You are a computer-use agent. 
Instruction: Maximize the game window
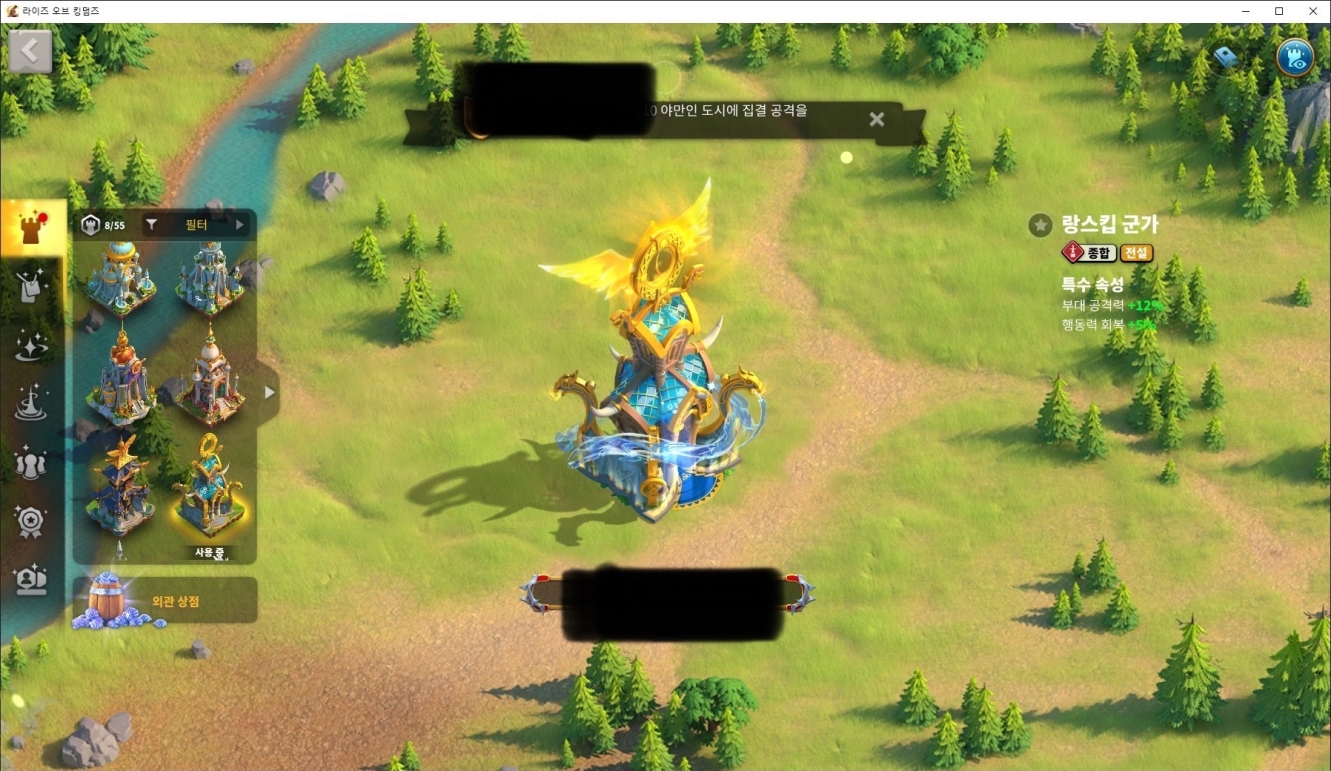pos(1278,11)
